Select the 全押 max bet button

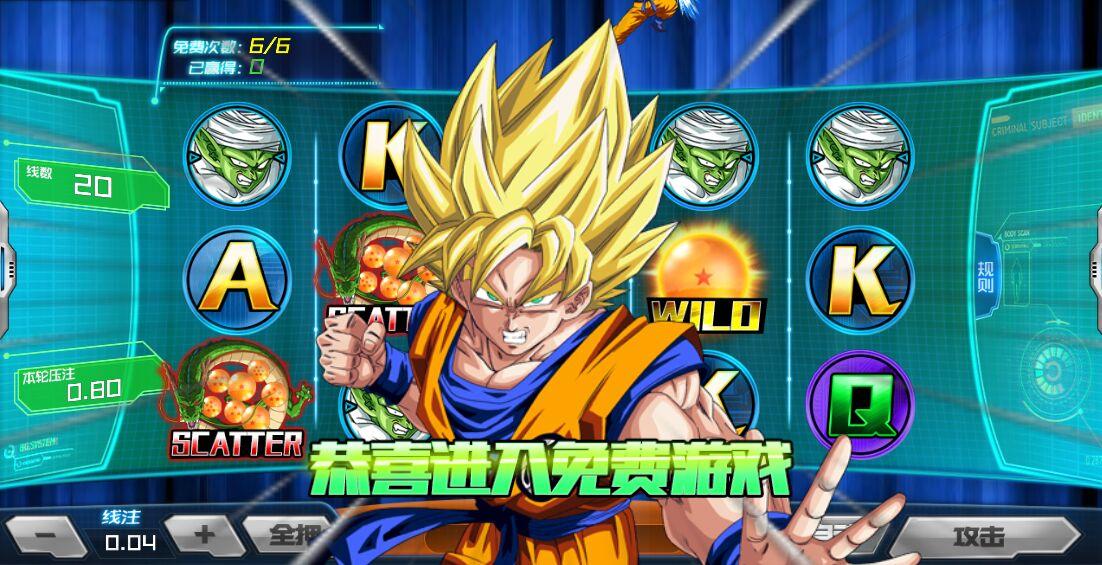(x=290, y=535)
